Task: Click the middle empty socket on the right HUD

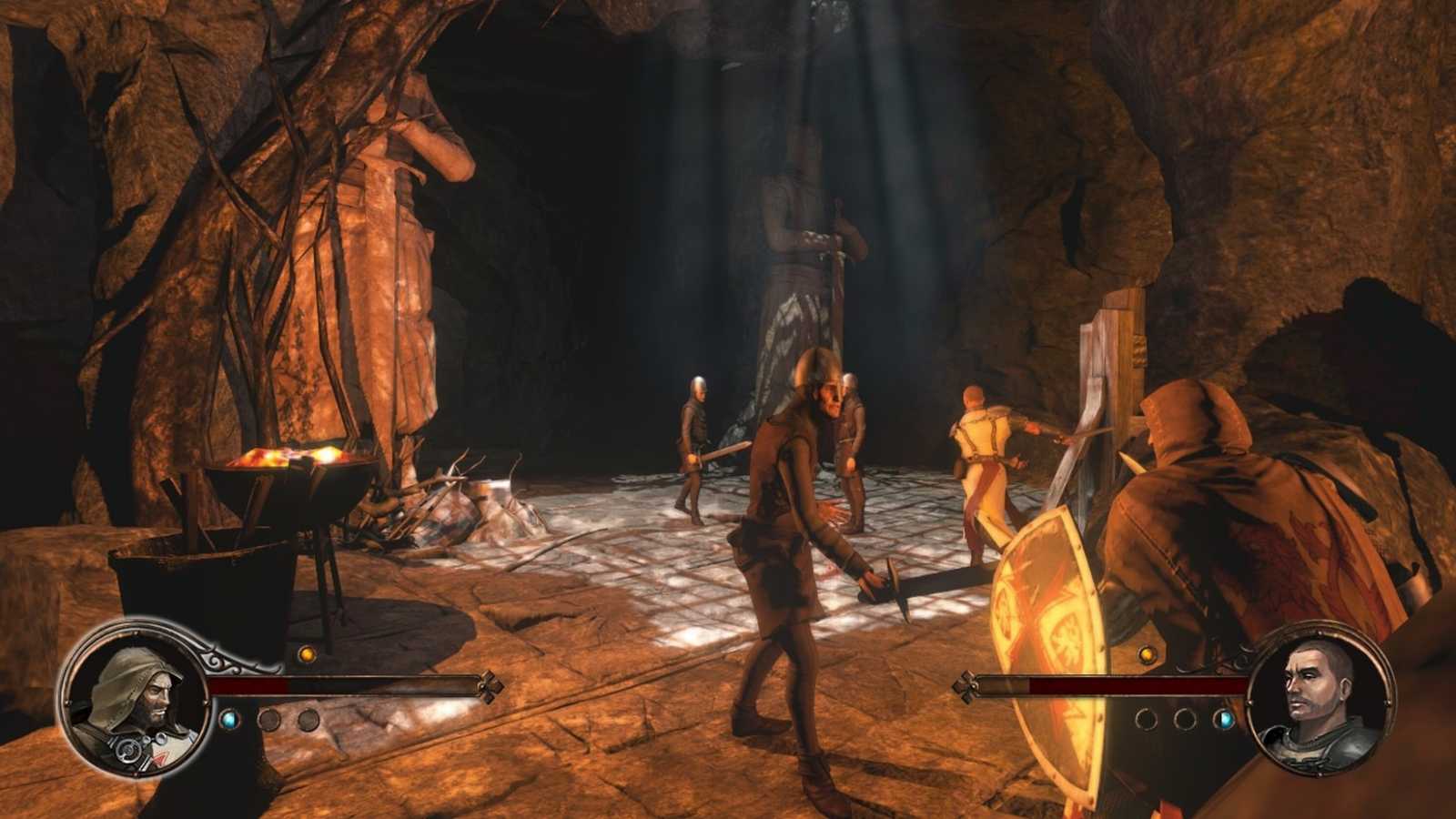Action: click(1186, 718)
